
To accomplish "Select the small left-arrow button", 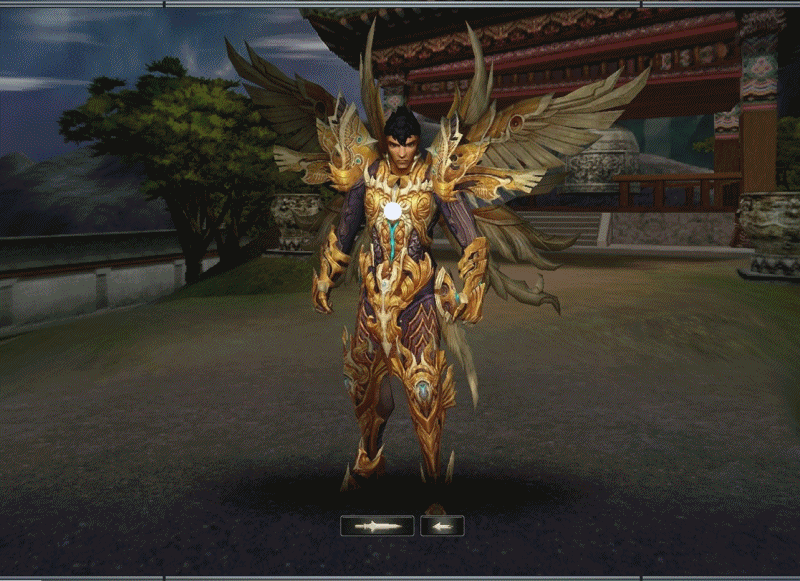I will [x=441, y=526].
